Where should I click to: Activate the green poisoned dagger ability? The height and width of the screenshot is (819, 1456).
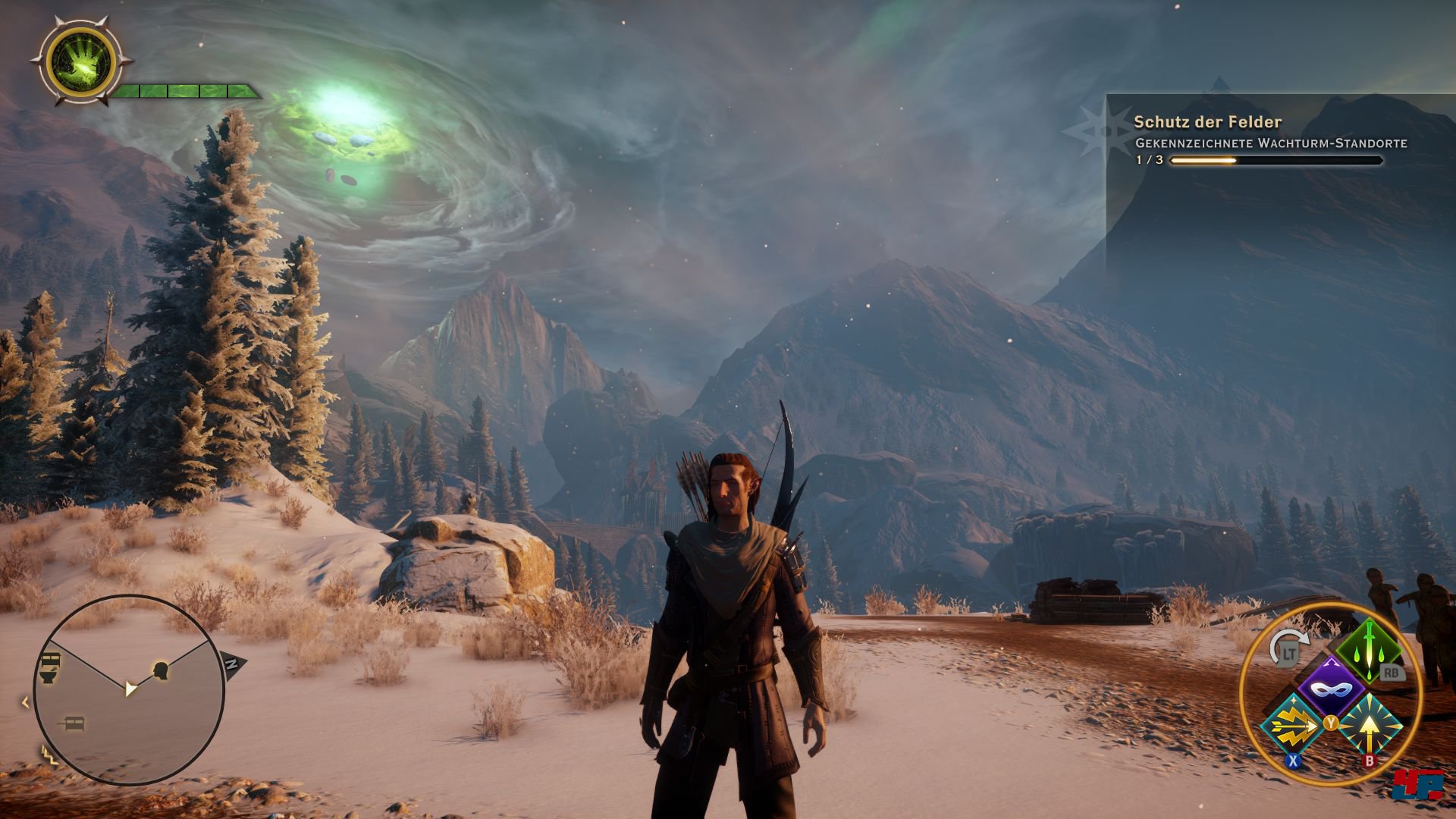click(1369, 647)
